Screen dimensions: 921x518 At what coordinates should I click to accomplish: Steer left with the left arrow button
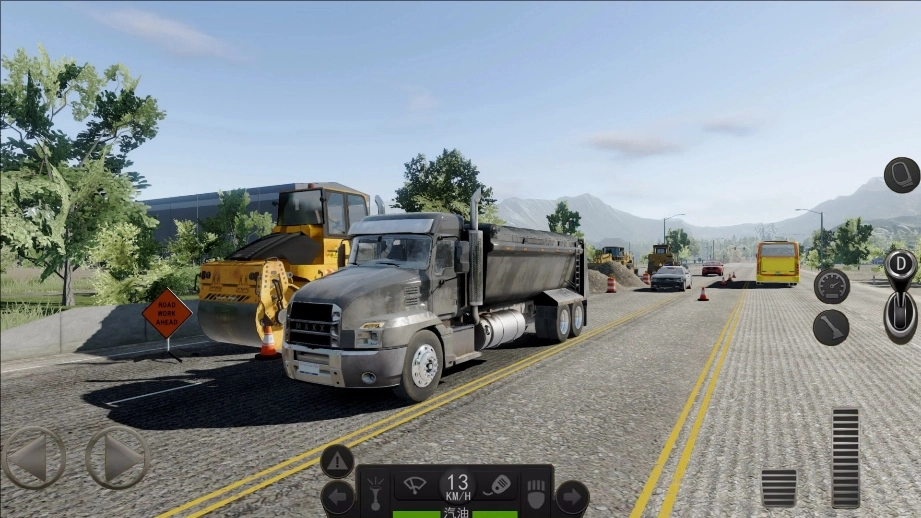[34, 458]
